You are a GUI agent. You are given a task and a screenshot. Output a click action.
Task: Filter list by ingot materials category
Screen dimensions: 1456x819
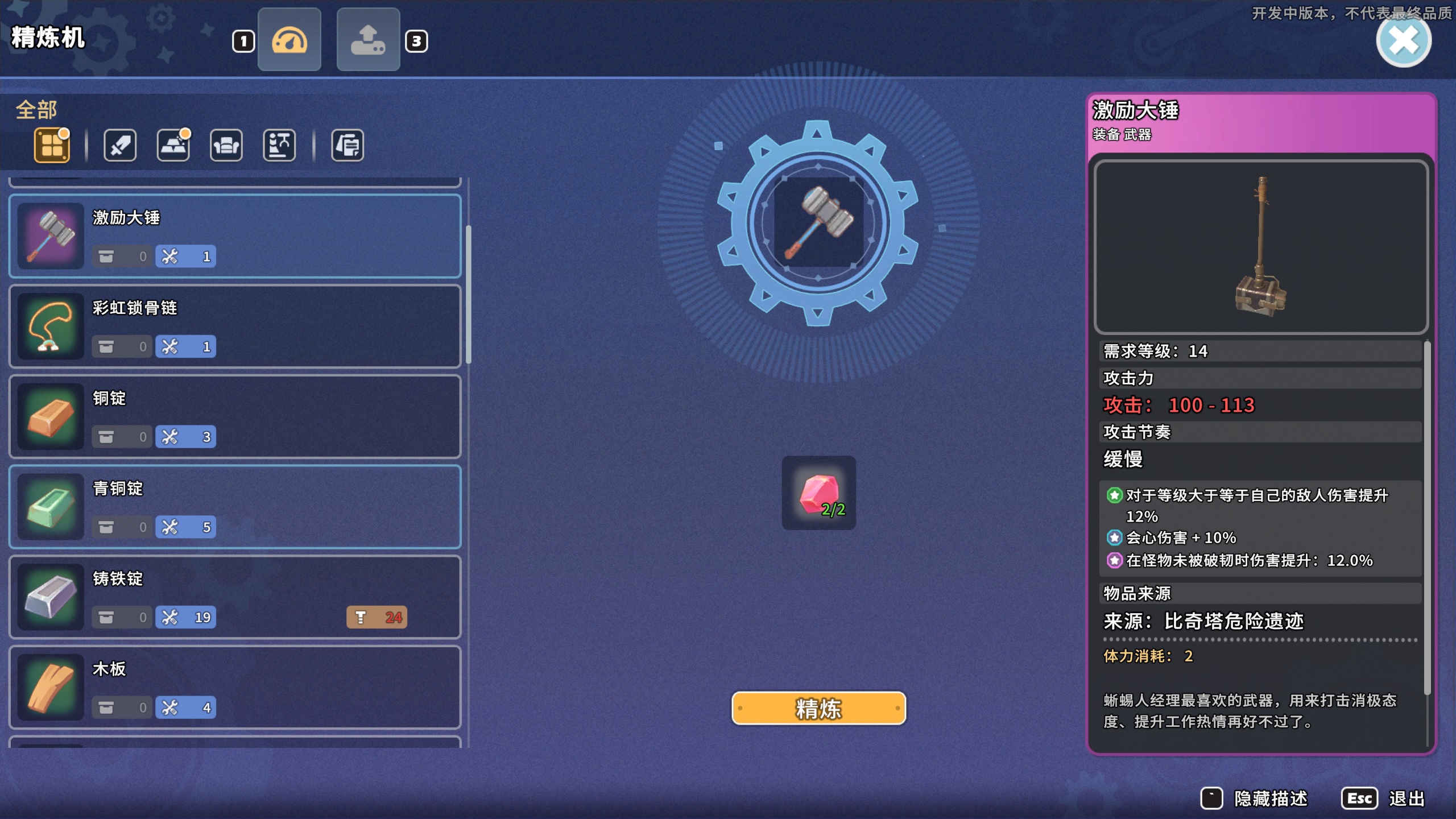tap(173, 146)
